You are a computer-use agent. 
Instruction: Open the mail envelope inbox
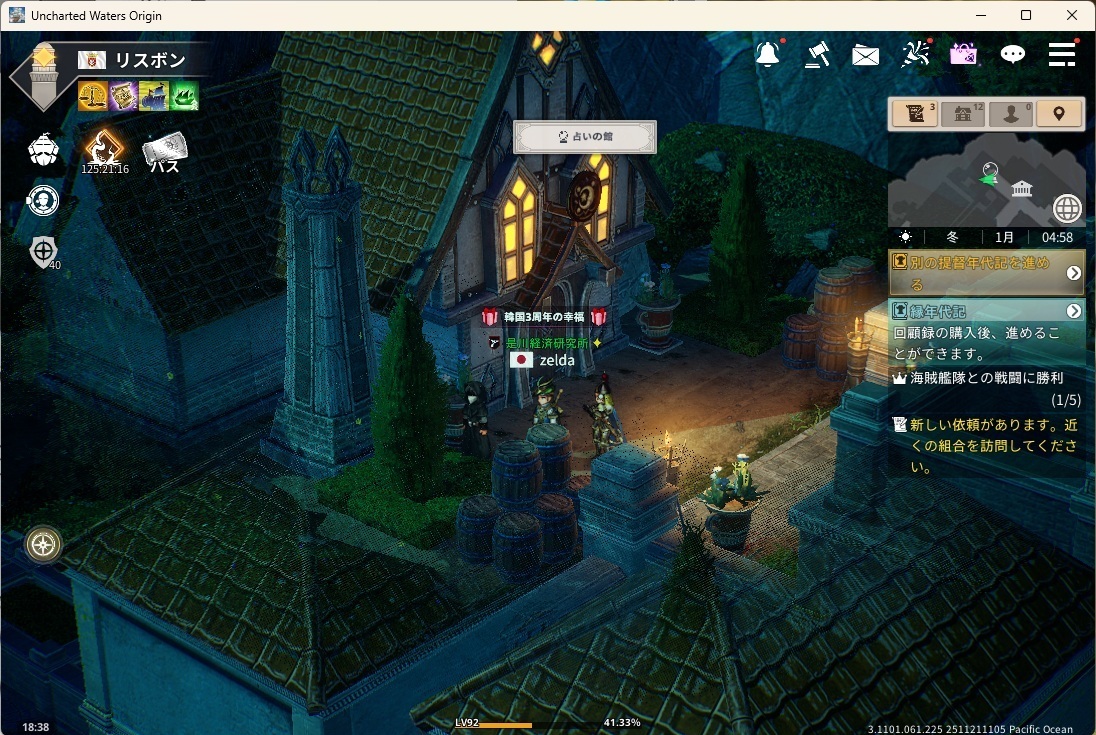865,56
